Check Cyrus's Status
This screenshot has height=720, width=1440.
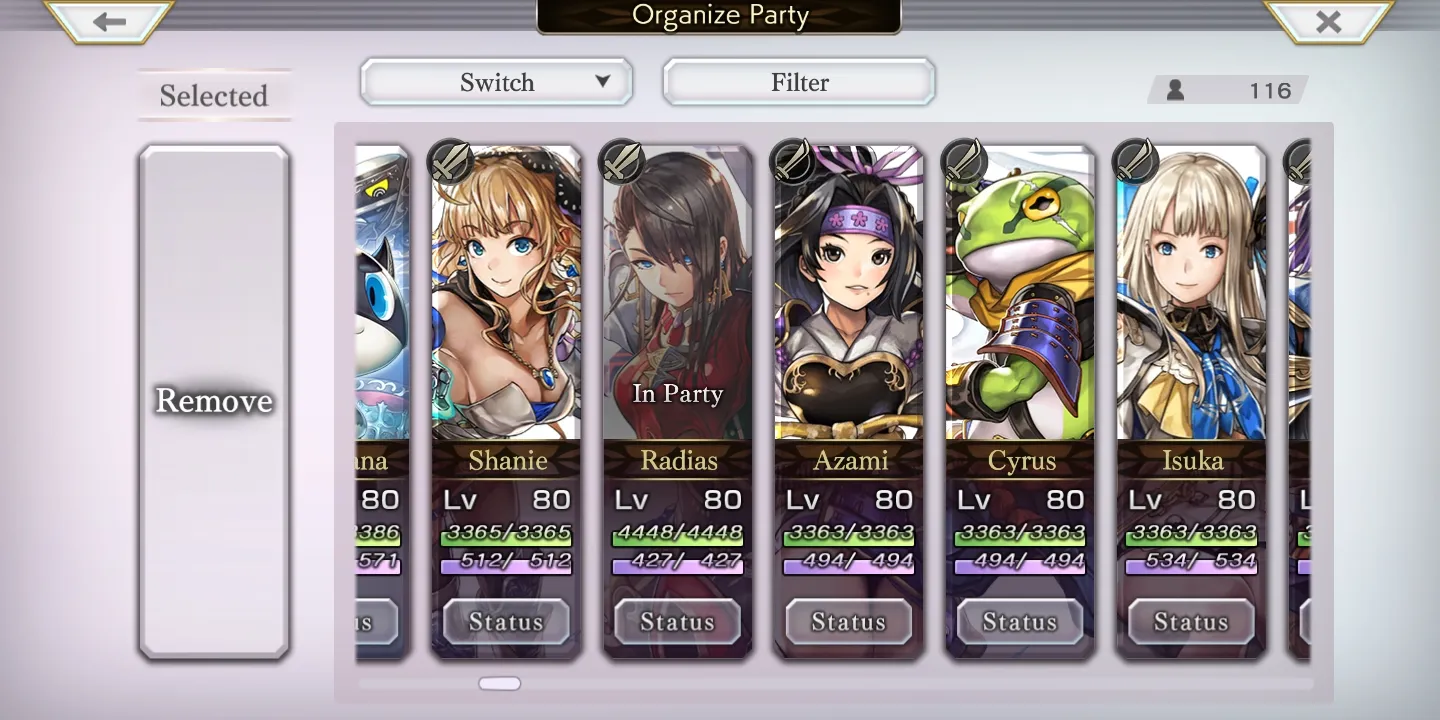tap(1020, 622)
